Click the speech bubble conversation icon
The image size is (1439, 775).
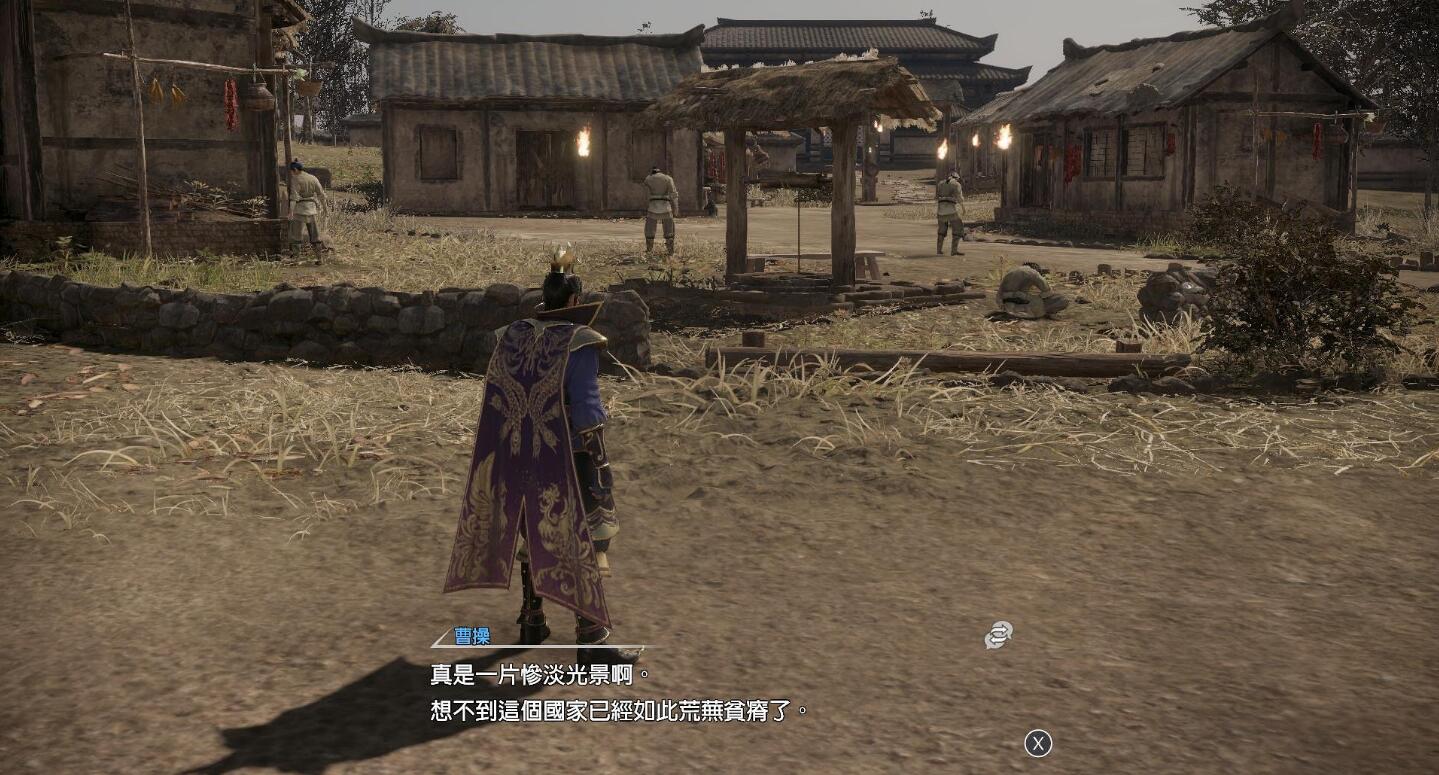[997, 634]
